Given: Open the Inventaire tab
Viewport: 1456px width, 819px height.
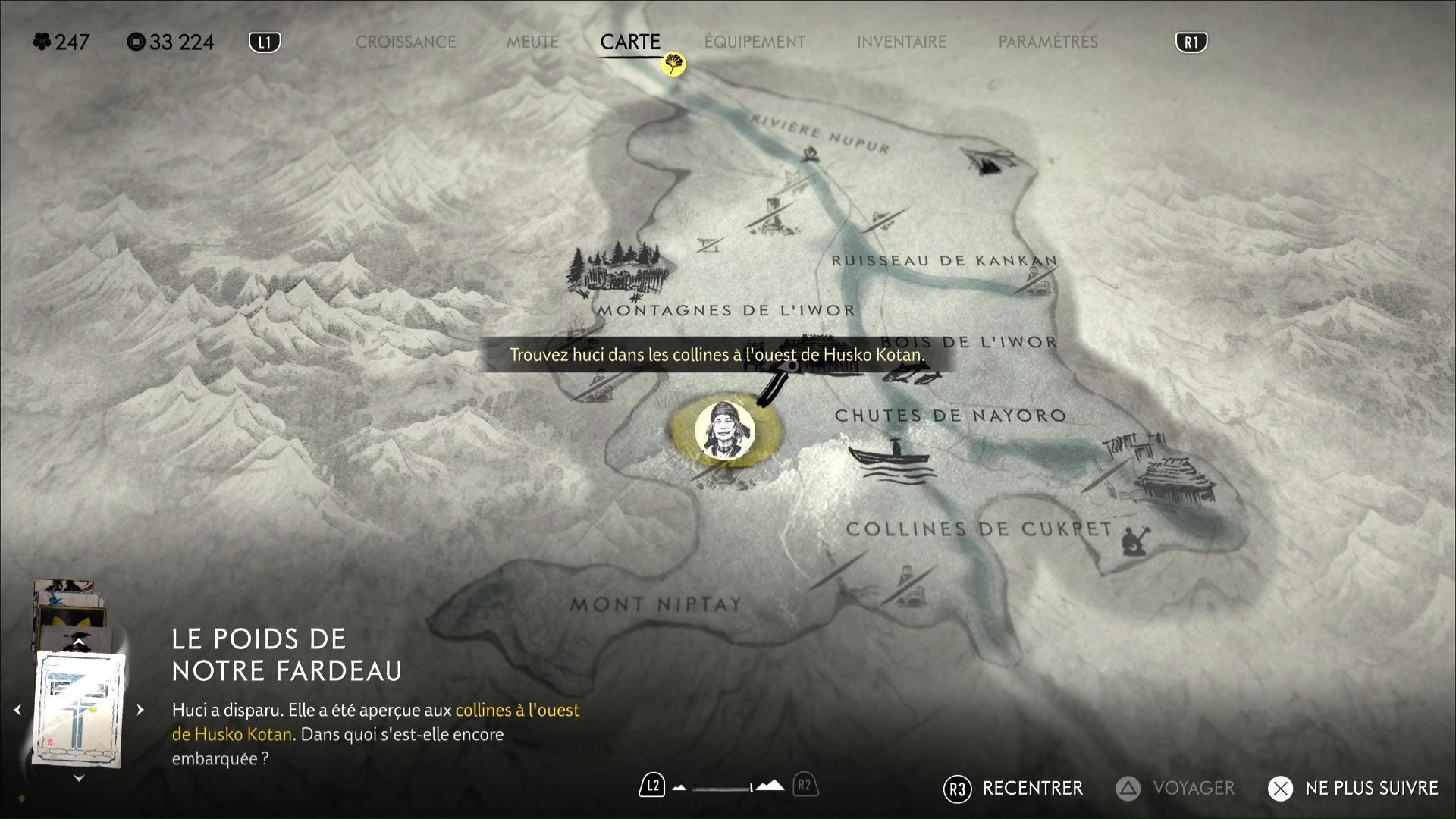Looking at the screenshot, I should coord(902,42).
